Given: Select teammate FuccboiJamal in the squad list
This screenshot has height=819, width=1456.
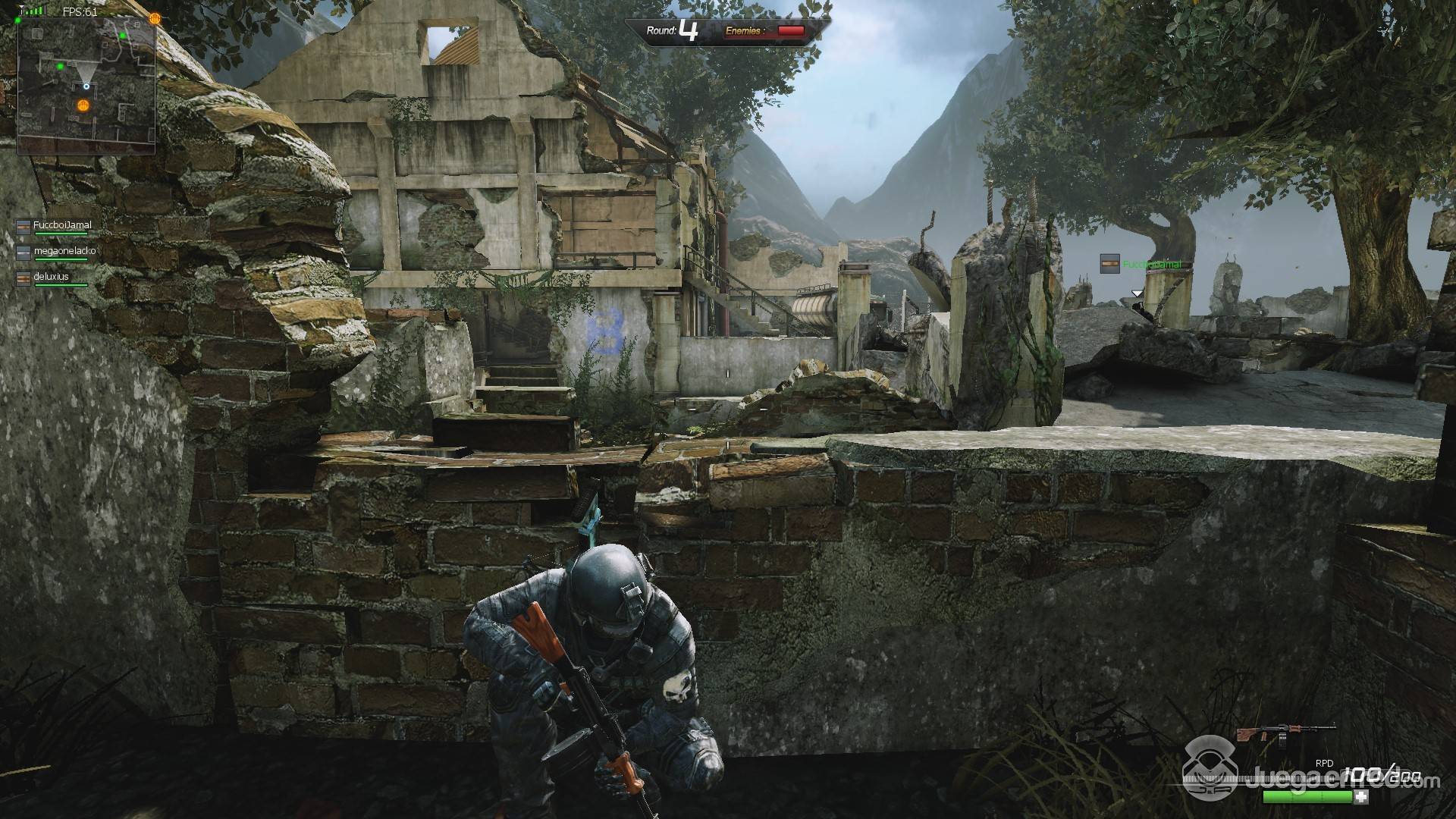Looking at the screenshot, I should [x=61, y=225].
